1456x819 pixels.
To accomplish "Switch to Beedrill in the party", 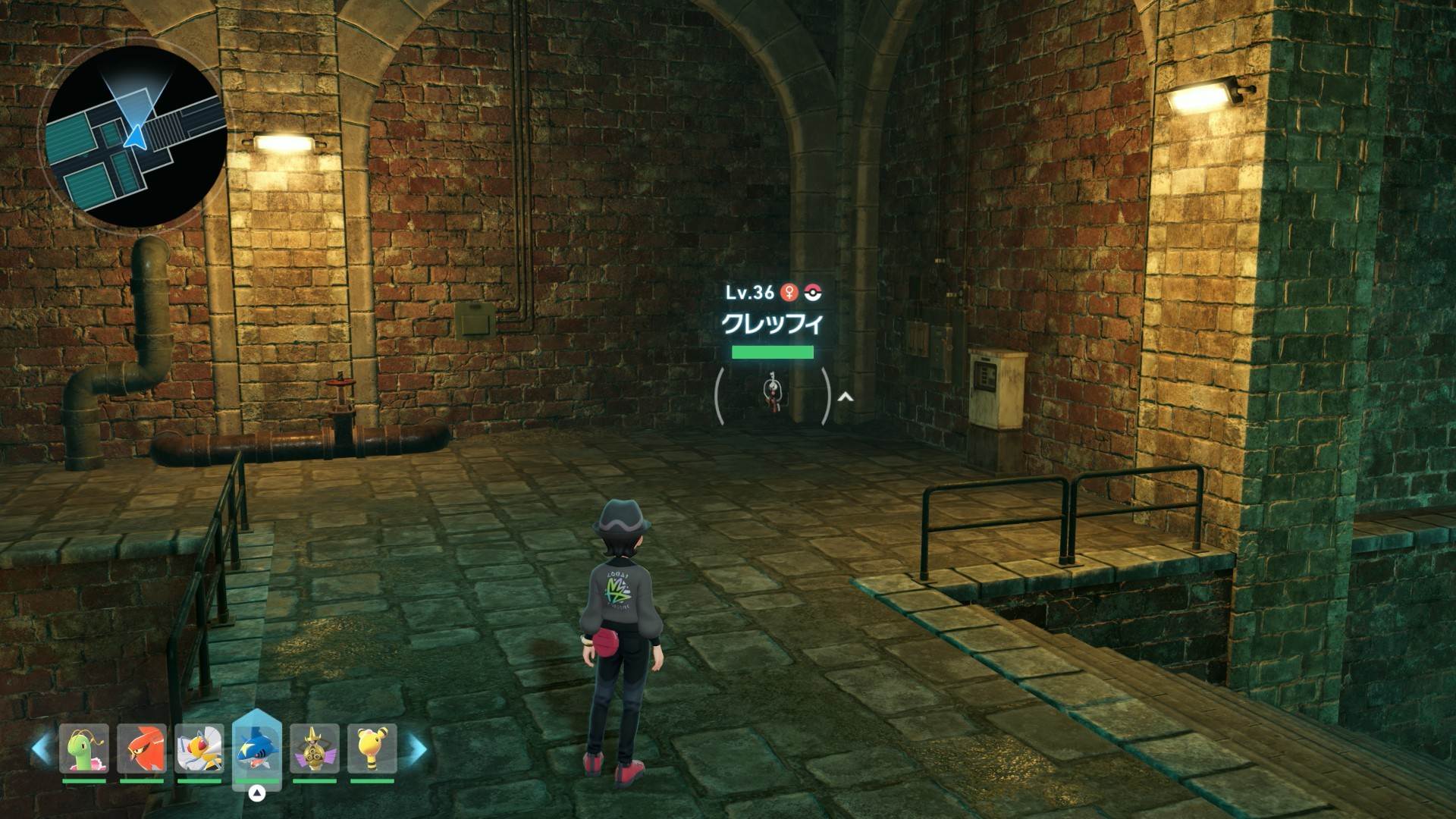I will tap(199, 748).
